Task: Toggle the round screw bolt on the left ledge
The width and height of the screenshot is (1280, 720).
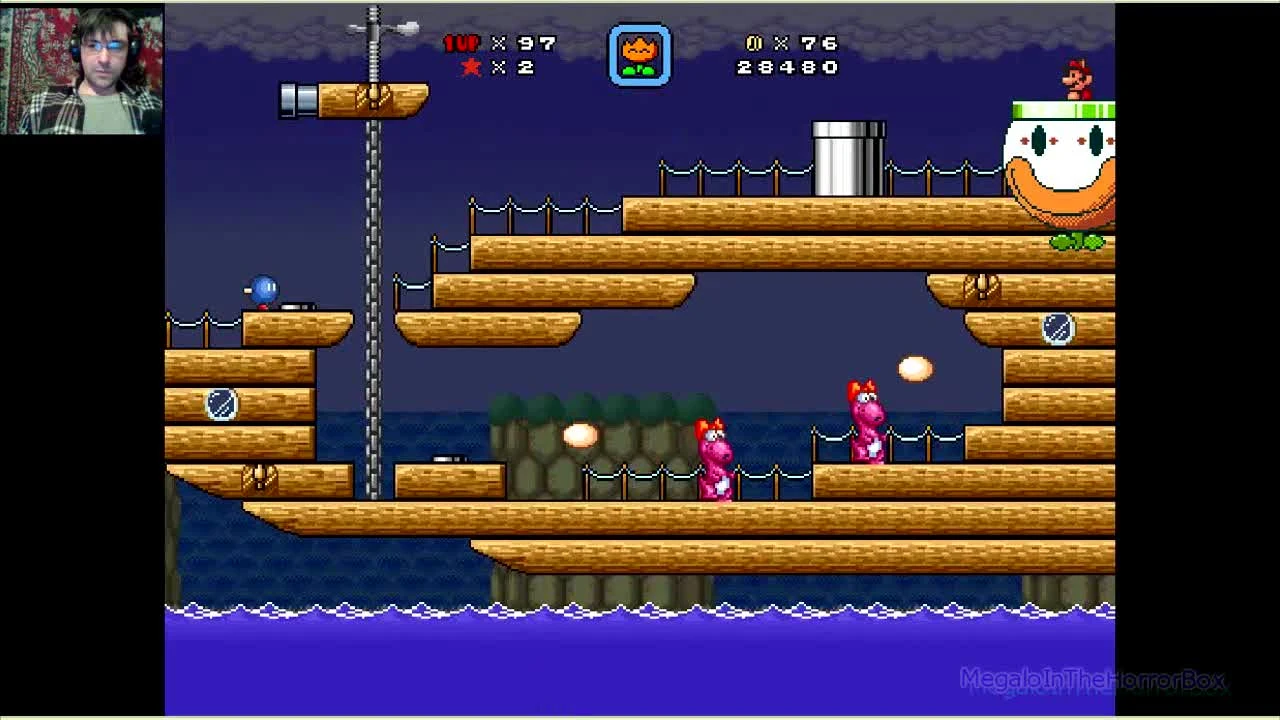Action: pyautogui.click(x=222, y=403)
